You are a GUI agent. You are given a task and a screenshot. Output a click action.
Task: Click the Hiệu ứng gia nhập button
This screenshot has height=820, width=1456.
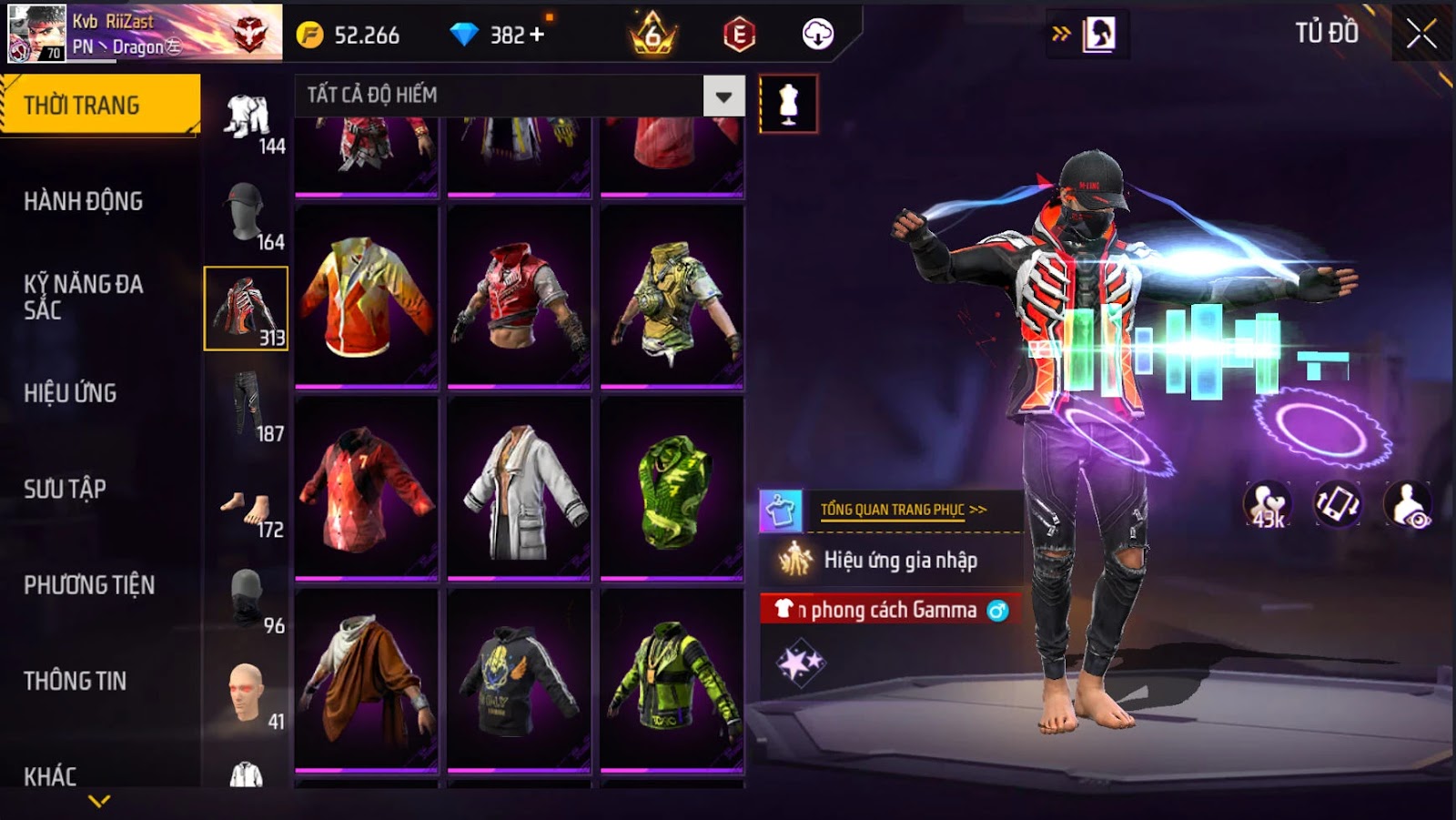[x=899, y=560]
